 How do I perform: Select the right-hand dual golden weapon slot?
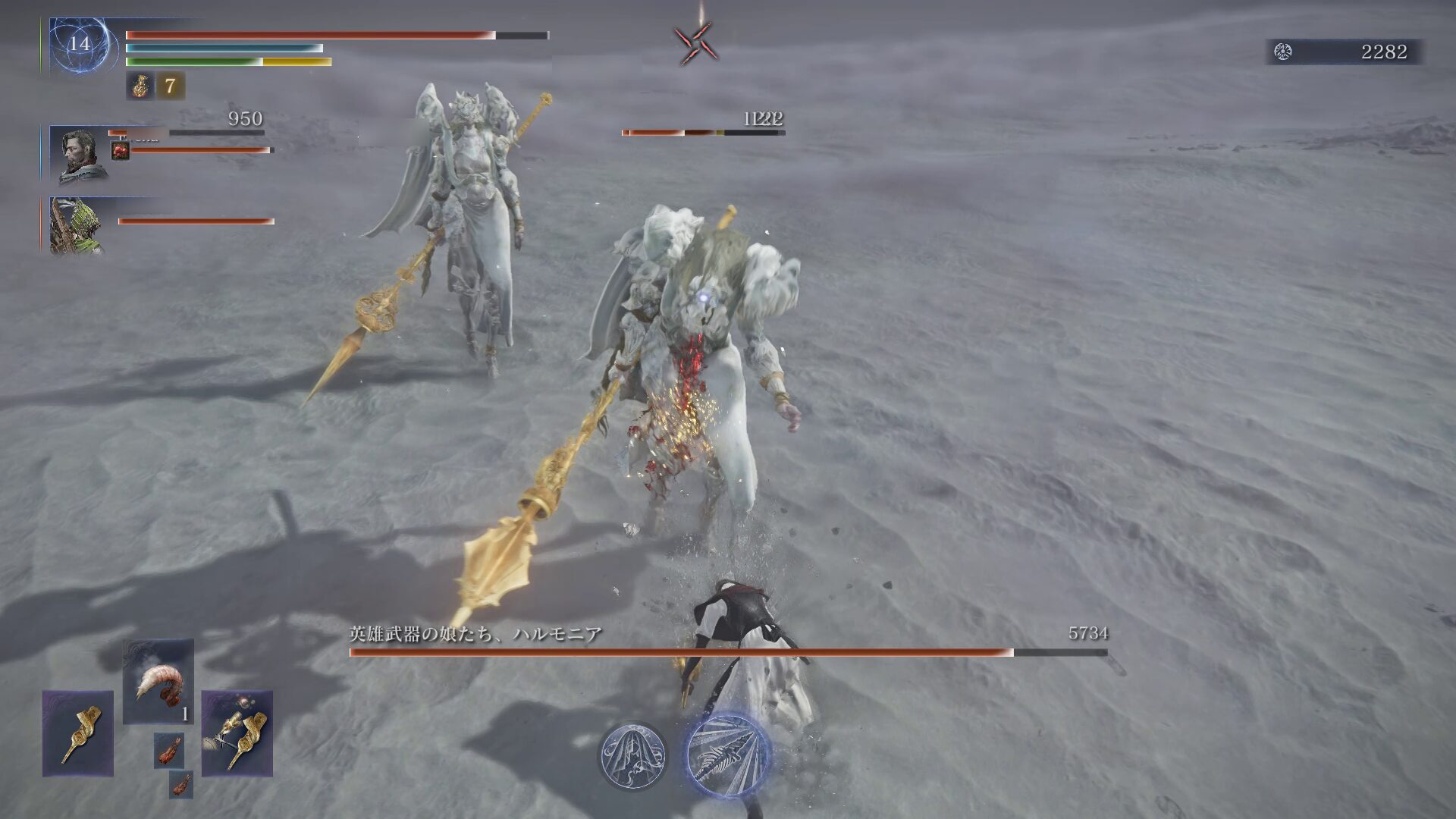(x=237, y=733)
